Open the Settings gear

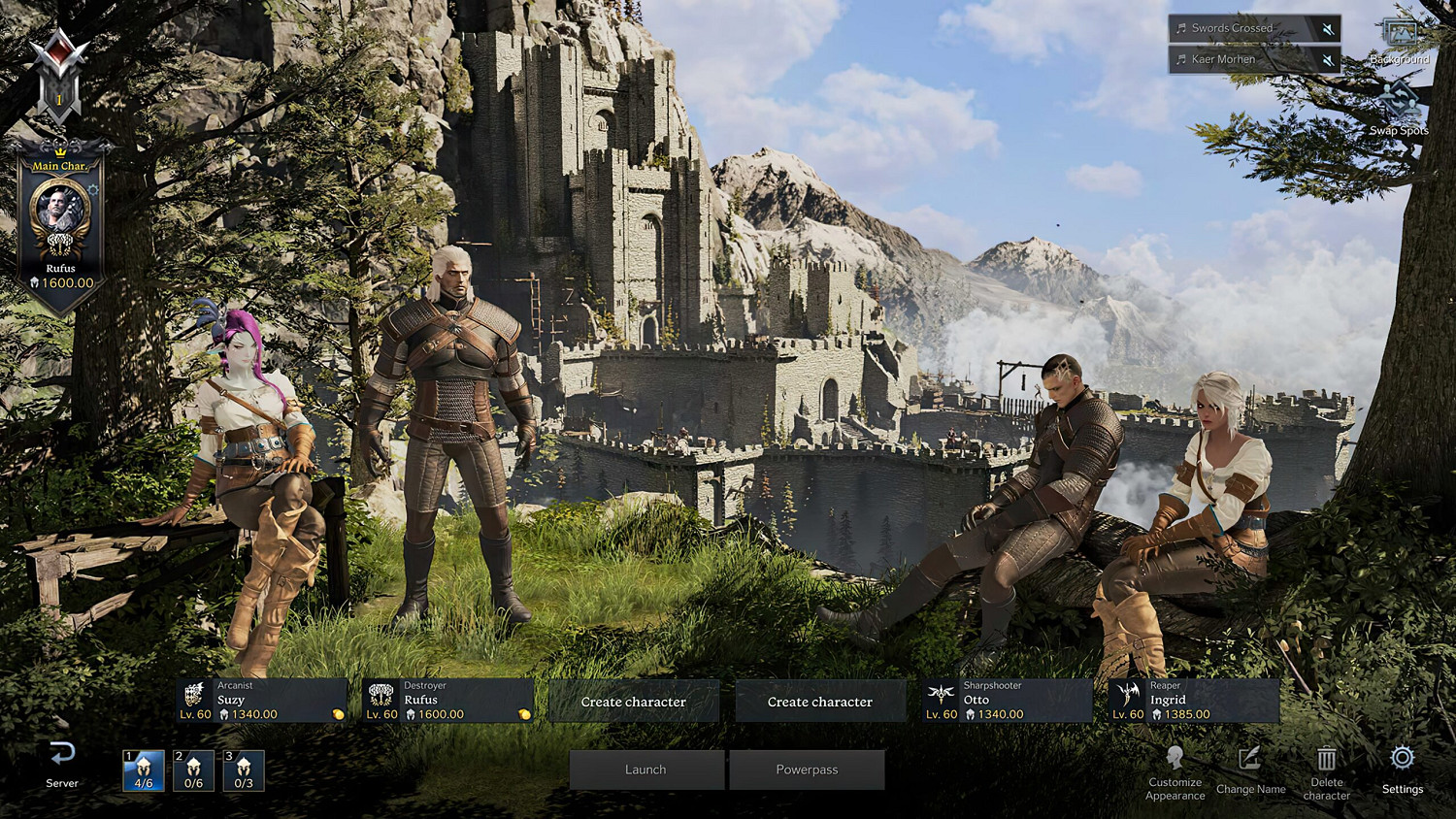[1403, 770]
